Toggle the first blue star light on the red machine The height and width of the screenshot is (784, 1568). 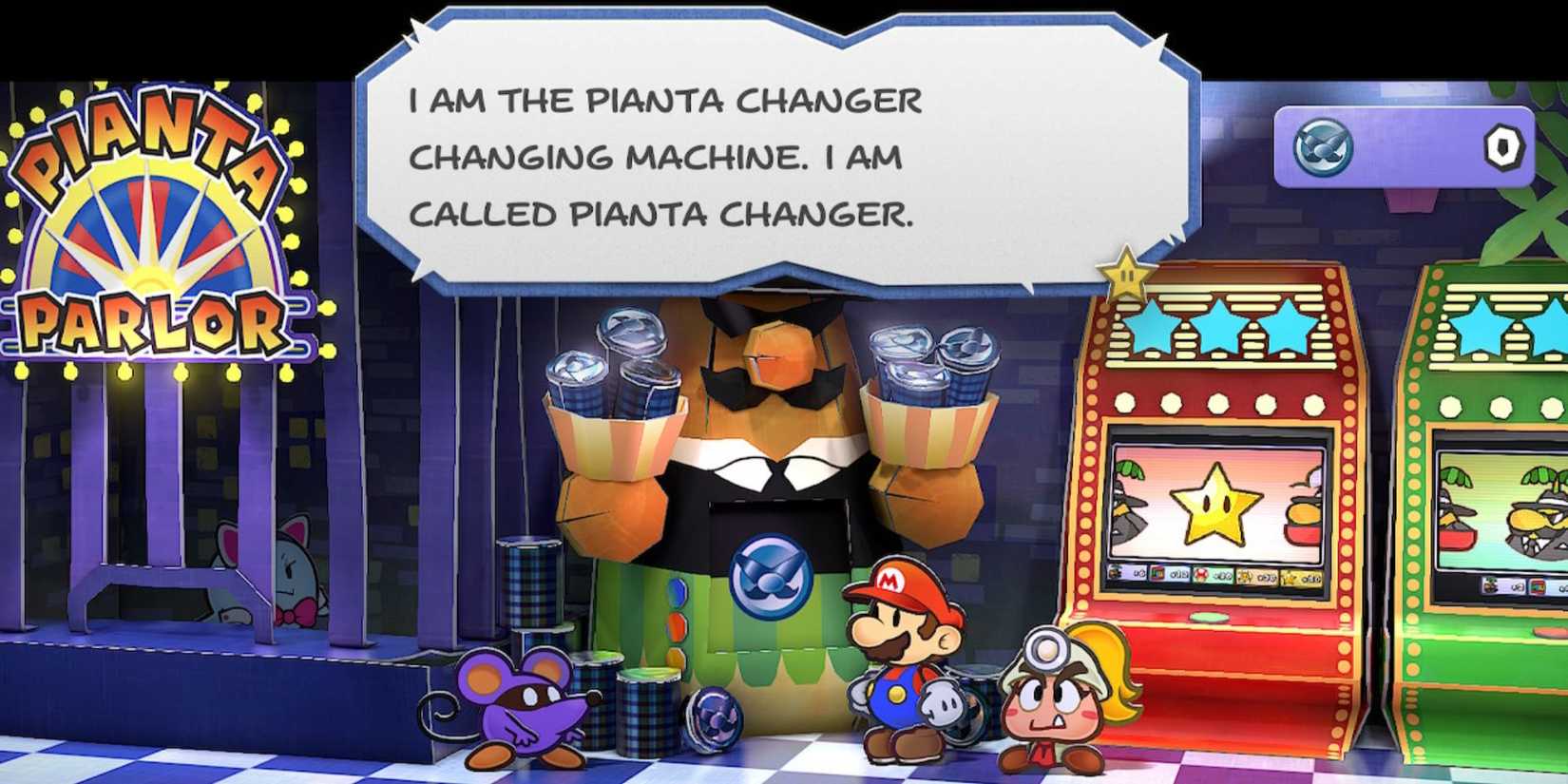(1153, 327)
